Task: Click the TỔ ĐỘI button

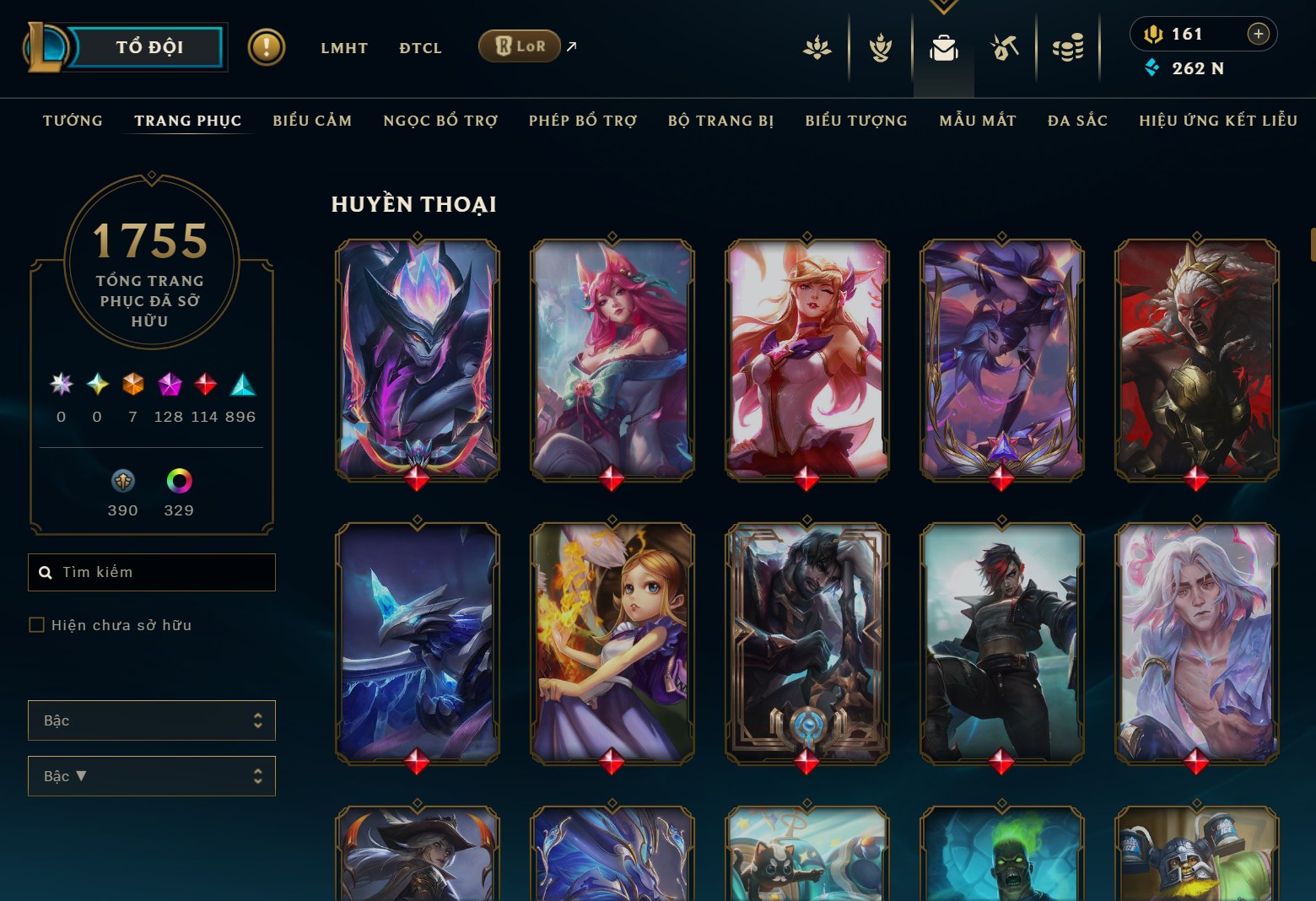Action: pos(149,47)
